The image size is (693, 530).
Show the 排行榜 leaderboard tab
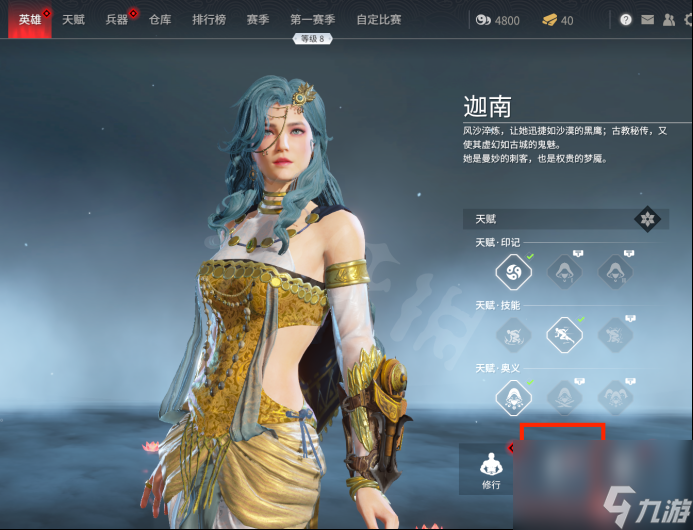[x=210, y=19]
